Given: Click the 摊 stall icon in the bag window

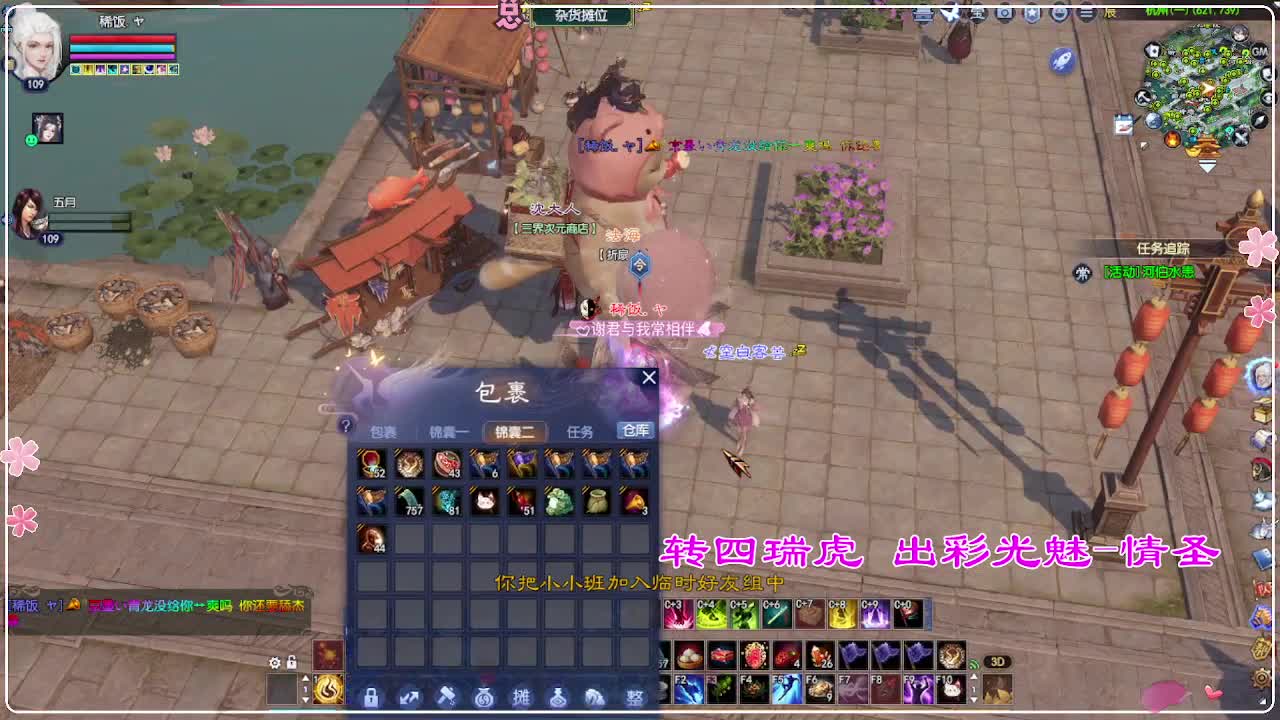Looking at the screenshot, I should (x=519, y=697).
